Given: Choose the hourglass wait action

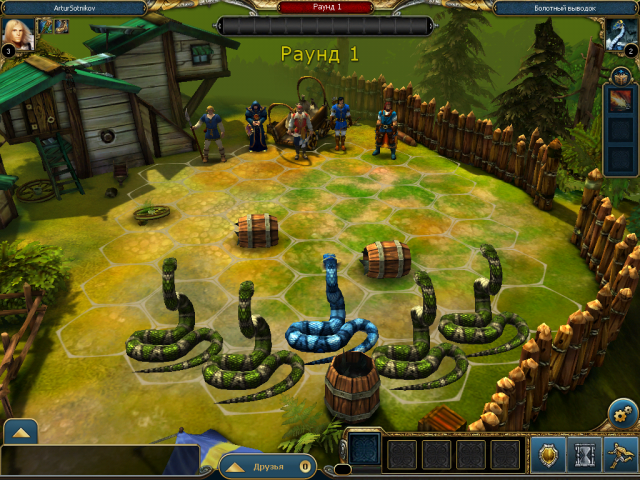Looking at the screenshot, I should (584, 455).
